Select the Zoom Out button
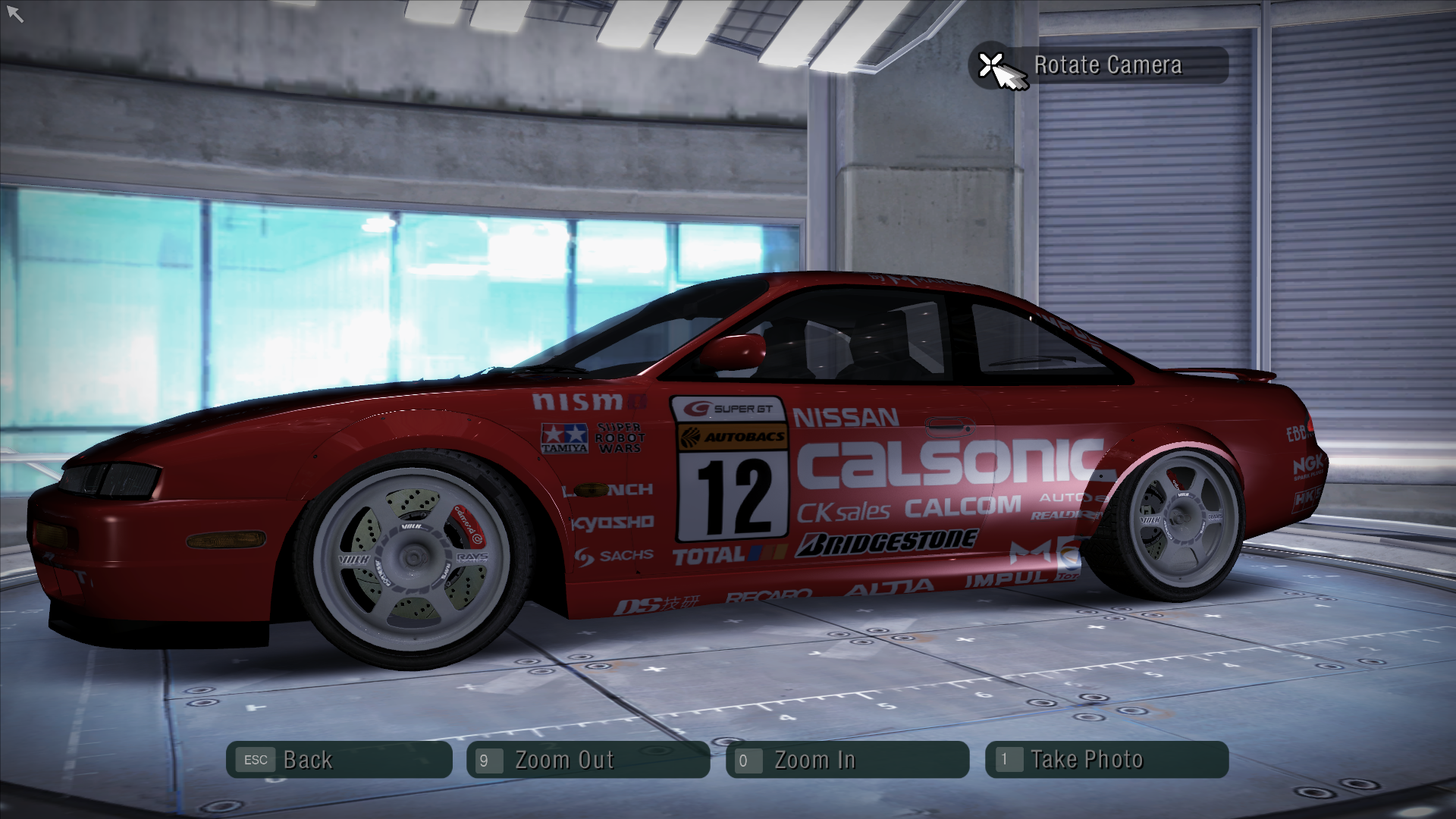 point(588,760)
